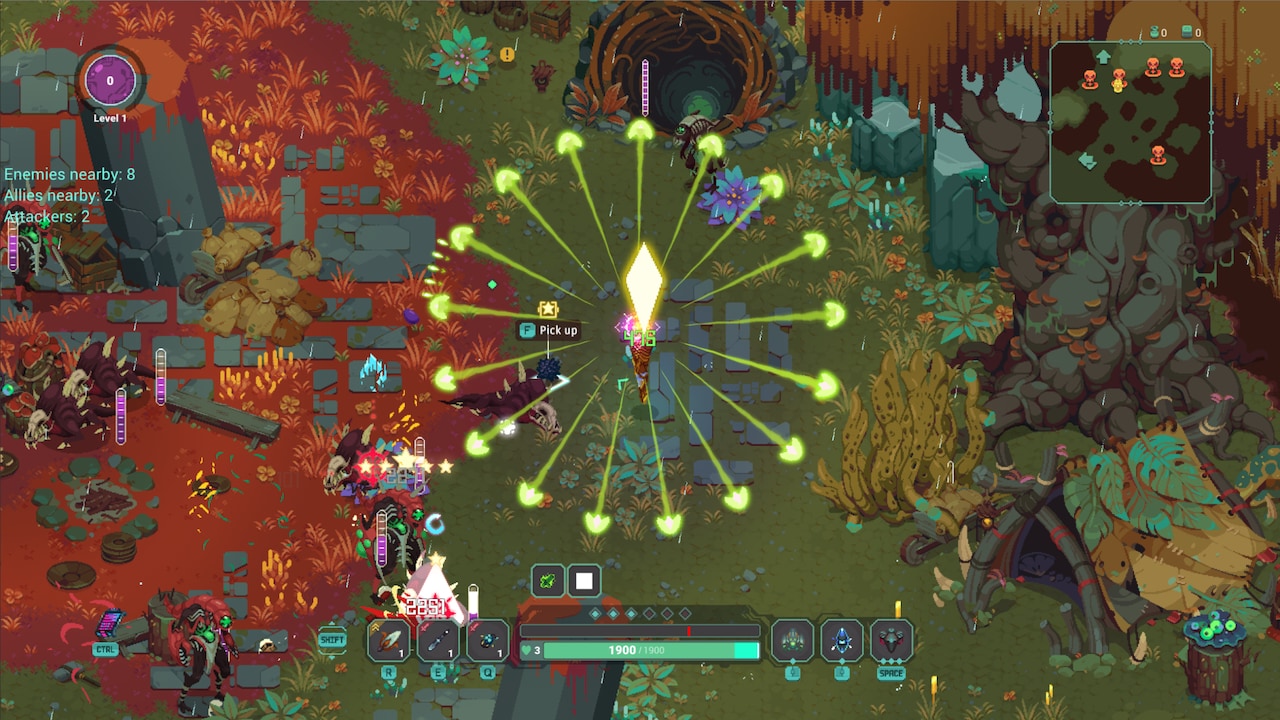Activate the SPACE ultimate ability icon

(892, 640)
